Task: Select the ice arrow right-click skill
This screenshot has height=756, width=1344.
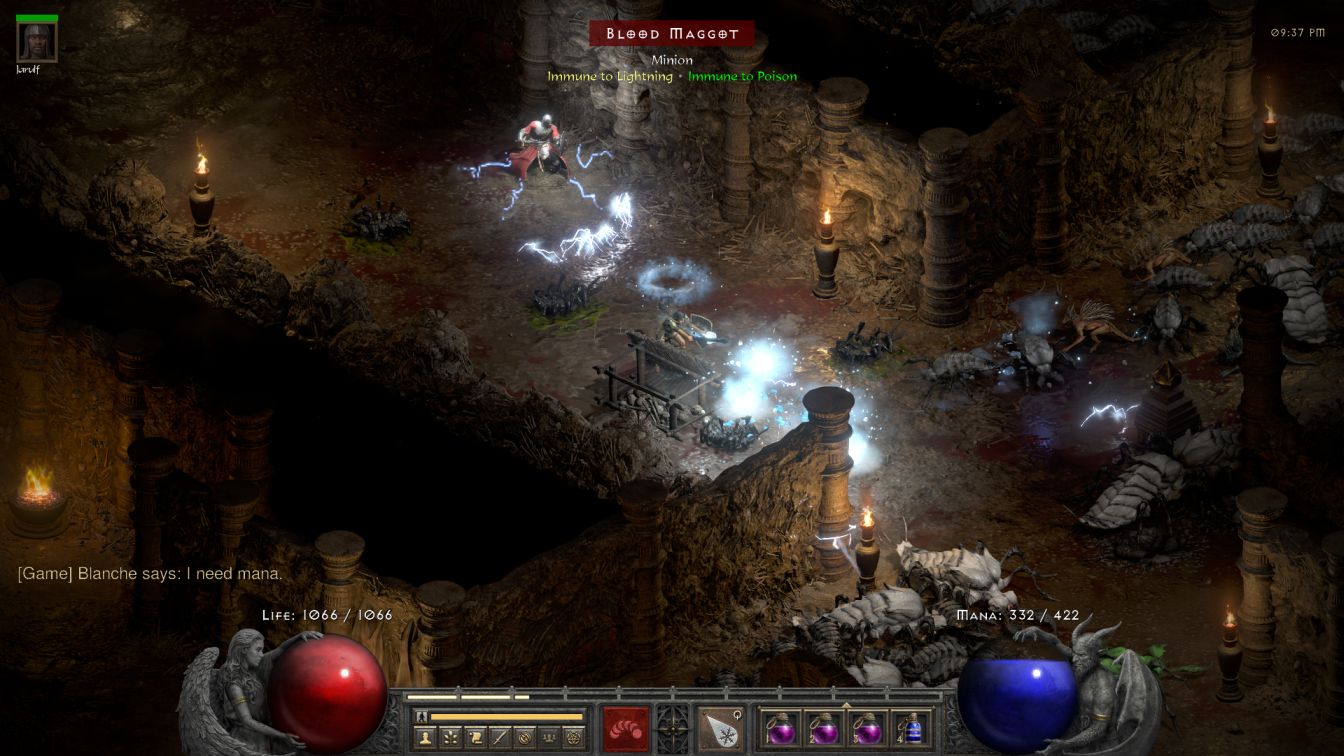Action: point(720,728)
